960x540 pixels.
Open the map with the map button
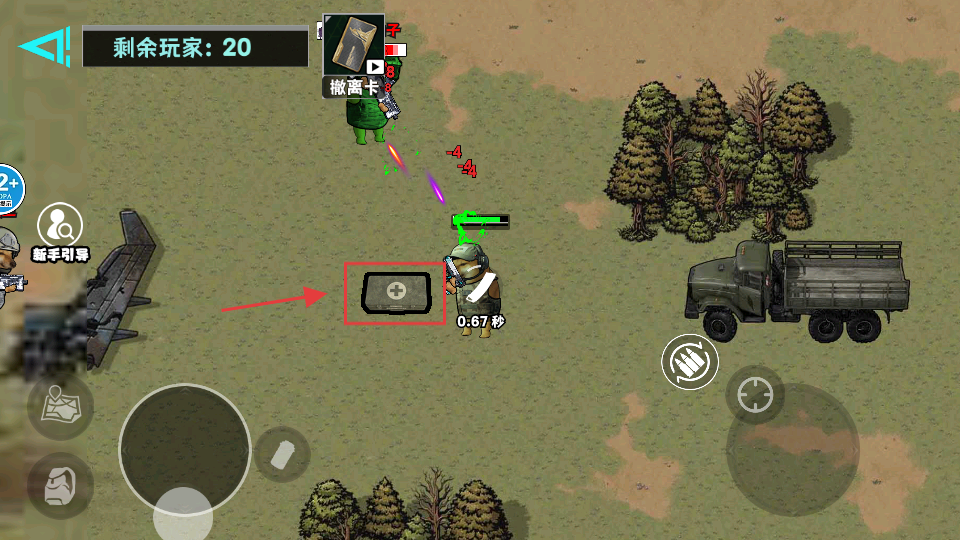tap(59, 406)
